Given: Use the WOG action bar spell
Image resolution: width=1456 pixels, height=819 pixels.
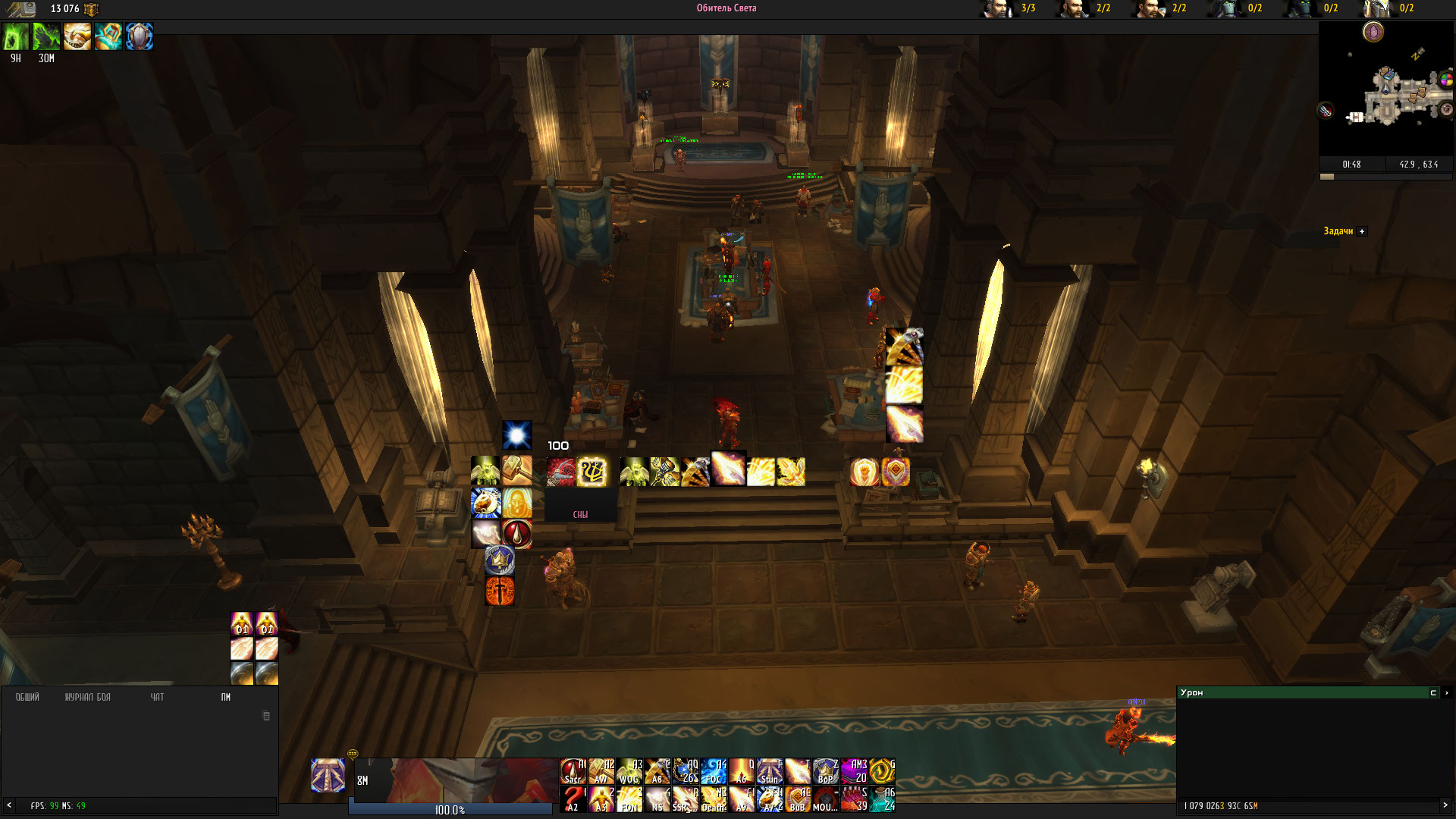Looking at the screenshot, I should coord(629,771).
